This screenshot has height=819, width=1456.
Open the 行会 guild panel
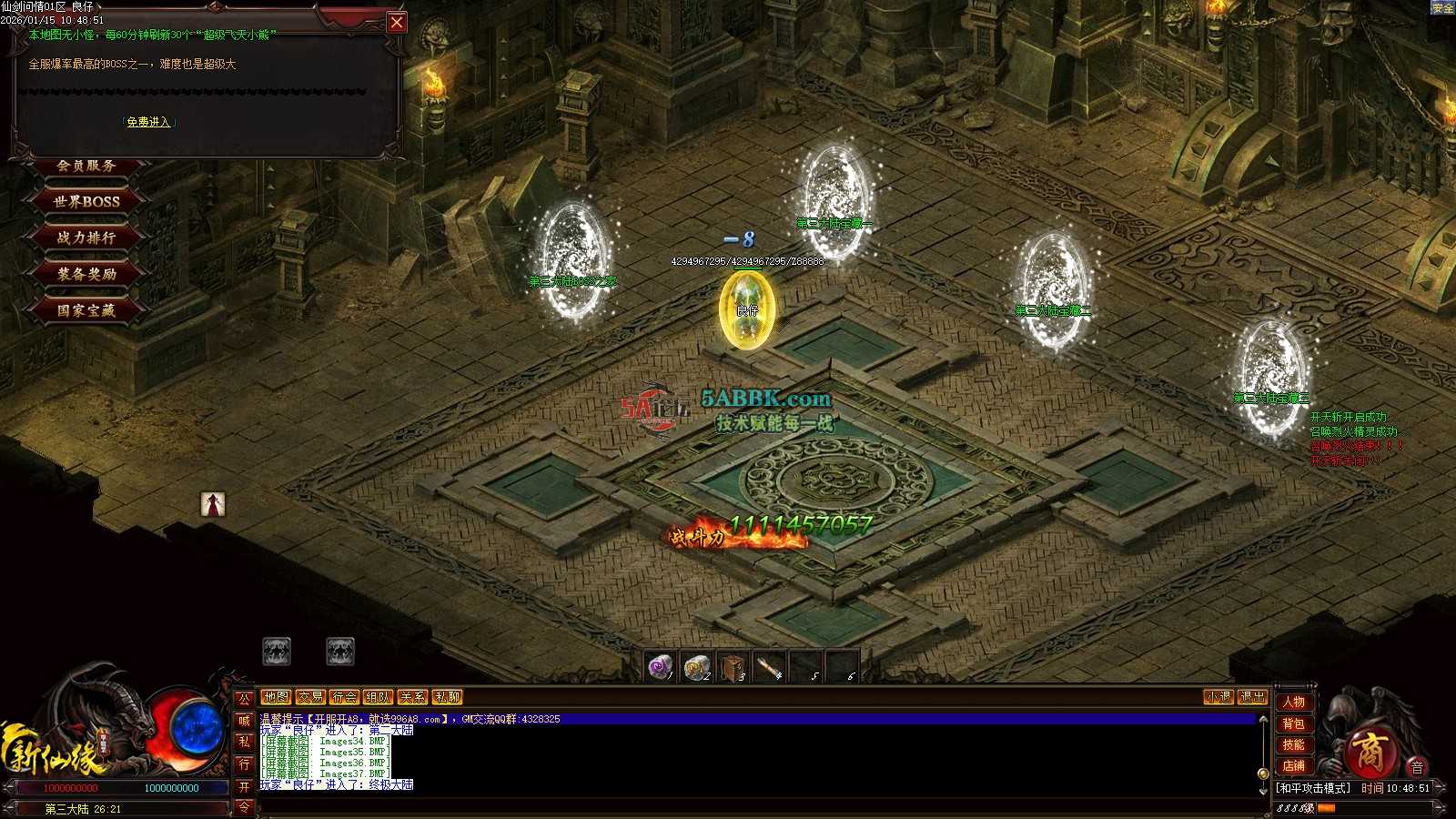(x=344, y=697)
